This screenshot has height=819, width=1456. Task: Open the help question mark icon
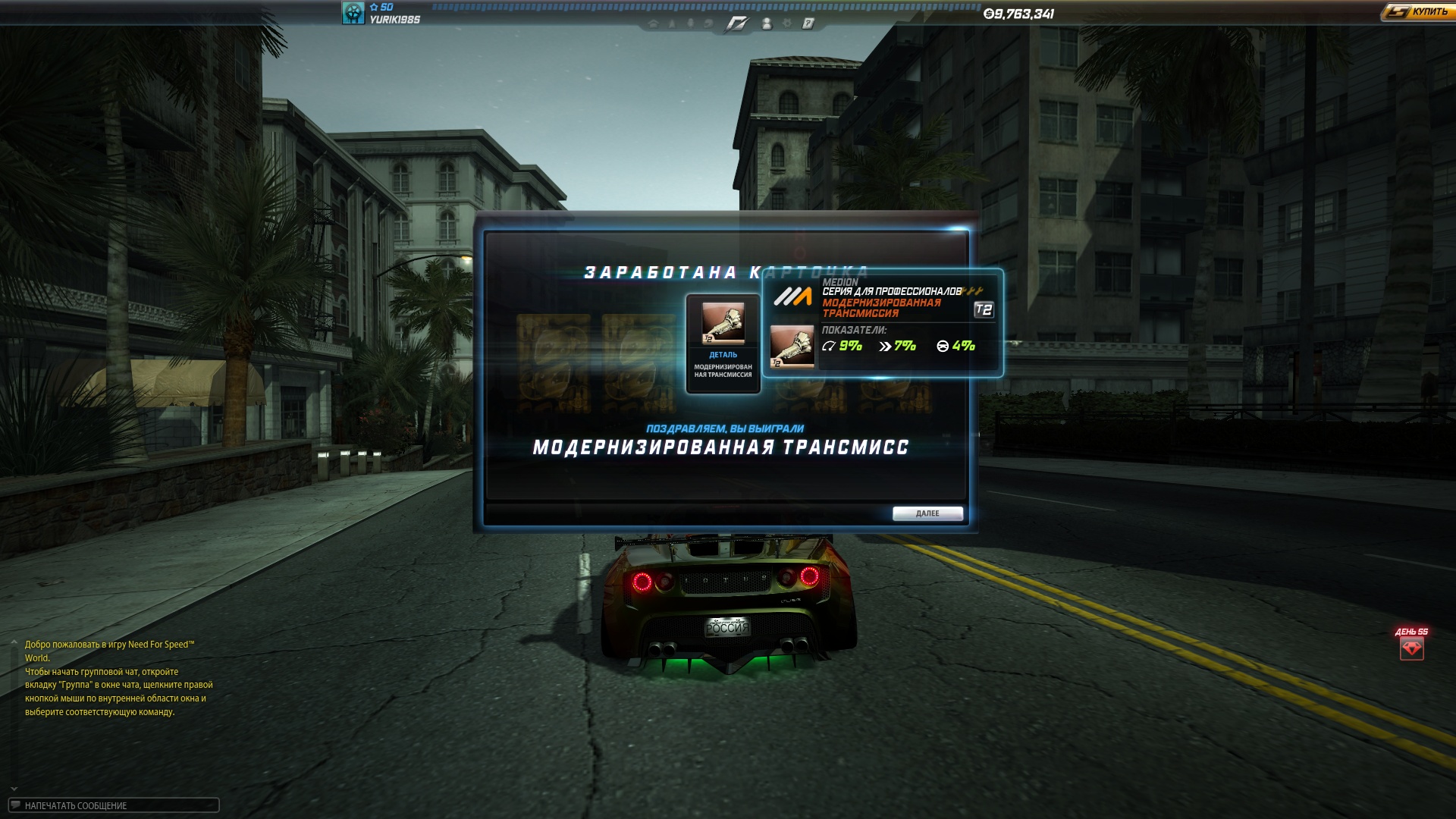click(x=808, y=24)
